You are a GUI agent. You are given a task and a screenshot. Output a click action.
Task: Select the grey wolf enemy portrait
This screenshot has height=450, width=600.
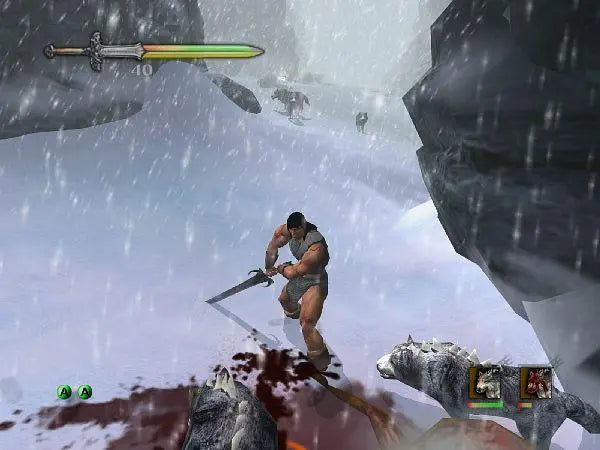click(487, 382)
